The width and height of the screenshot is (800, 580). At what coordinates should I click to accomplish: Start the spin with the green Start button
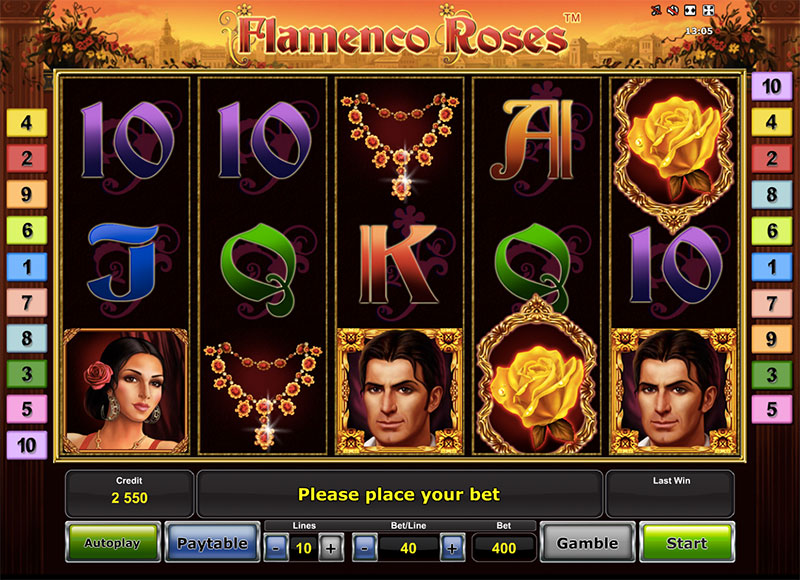point(686,544)
